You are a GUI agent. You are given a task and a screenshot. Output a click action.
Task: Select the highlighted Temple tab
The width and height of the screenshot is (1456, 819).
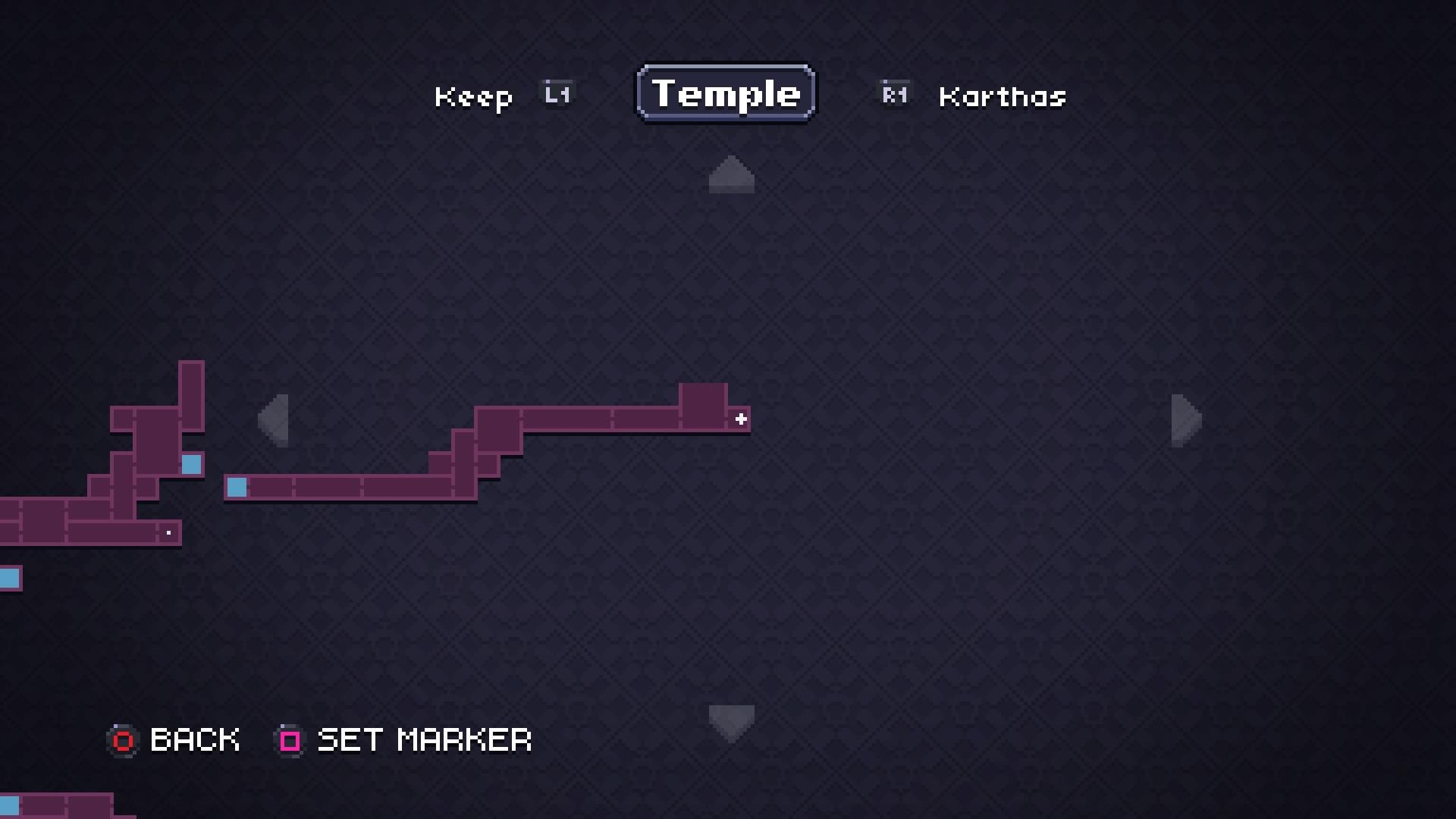click(725, 93)
